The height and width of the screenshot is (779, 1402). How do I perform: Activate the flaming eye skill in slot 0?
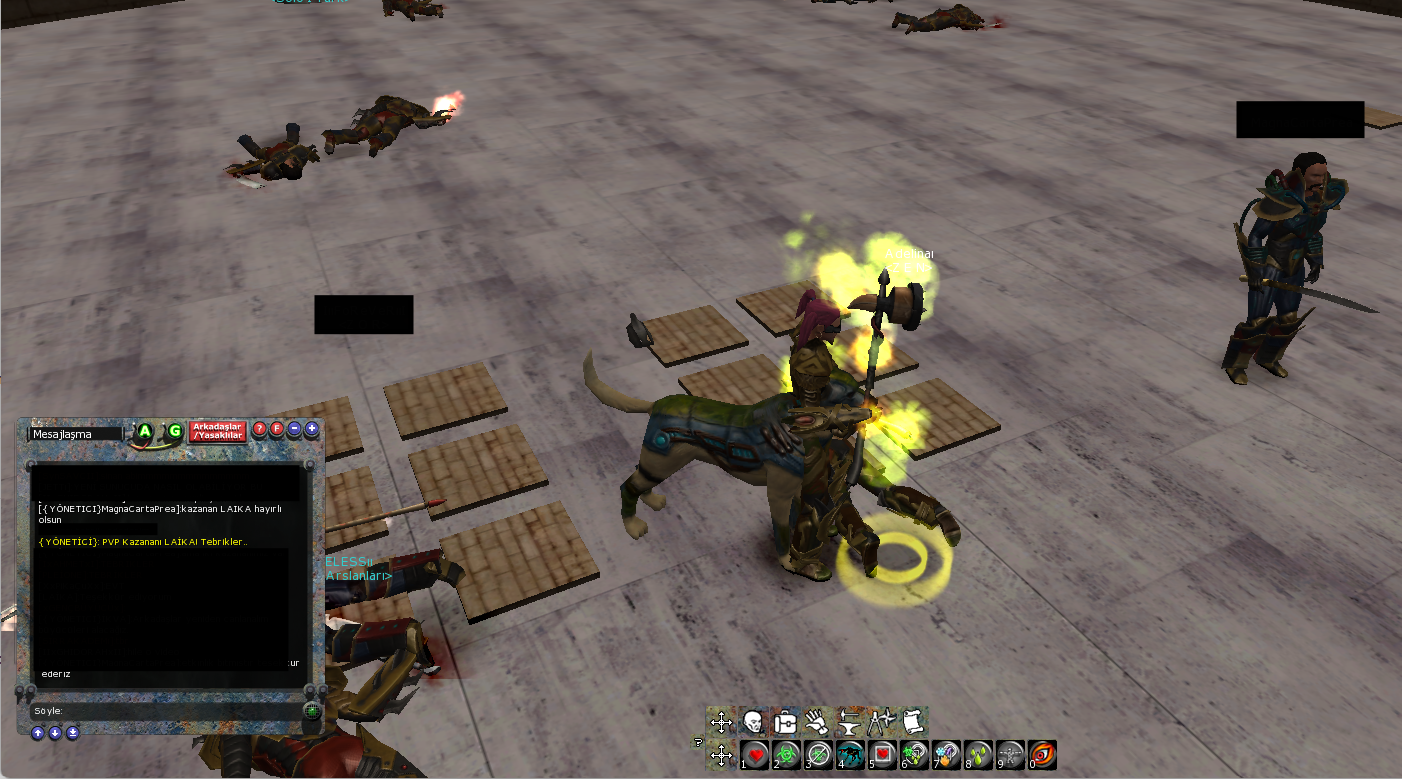pyautogui.click(x=1041, y=755)
